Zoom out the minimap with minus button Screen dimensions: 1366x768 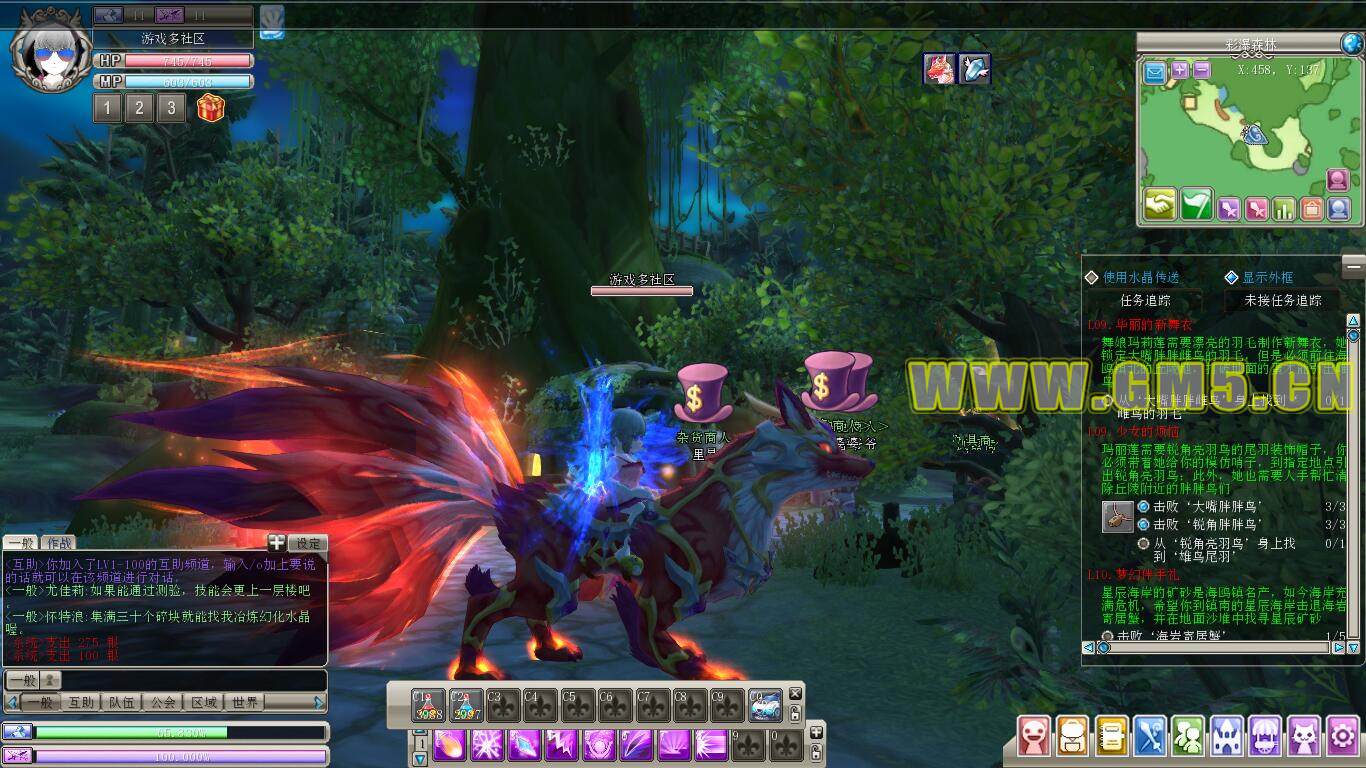coord(1202,70)
